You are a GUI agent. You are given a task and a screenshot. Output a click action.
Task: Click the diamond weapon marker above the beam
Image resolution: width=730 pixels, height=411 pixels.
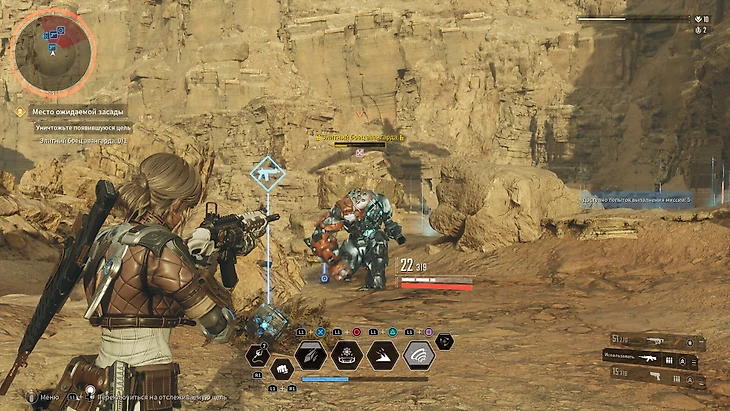point(267,174)
